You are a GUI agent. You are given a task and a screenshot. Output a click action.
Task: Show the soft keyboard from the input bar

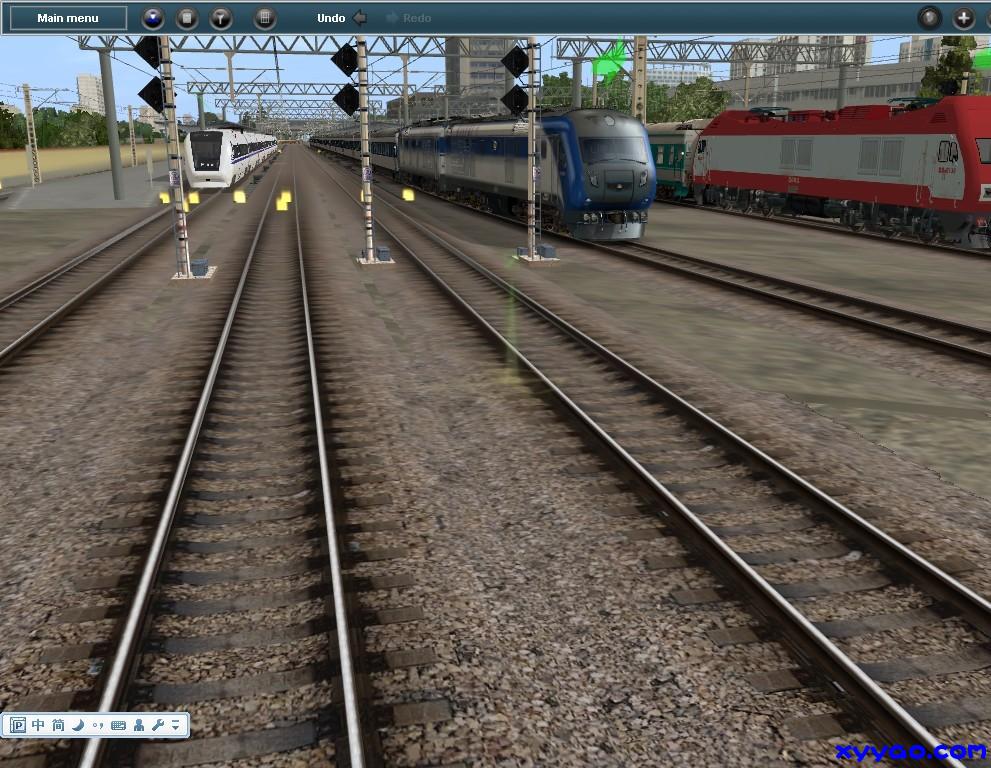[119, 725]
